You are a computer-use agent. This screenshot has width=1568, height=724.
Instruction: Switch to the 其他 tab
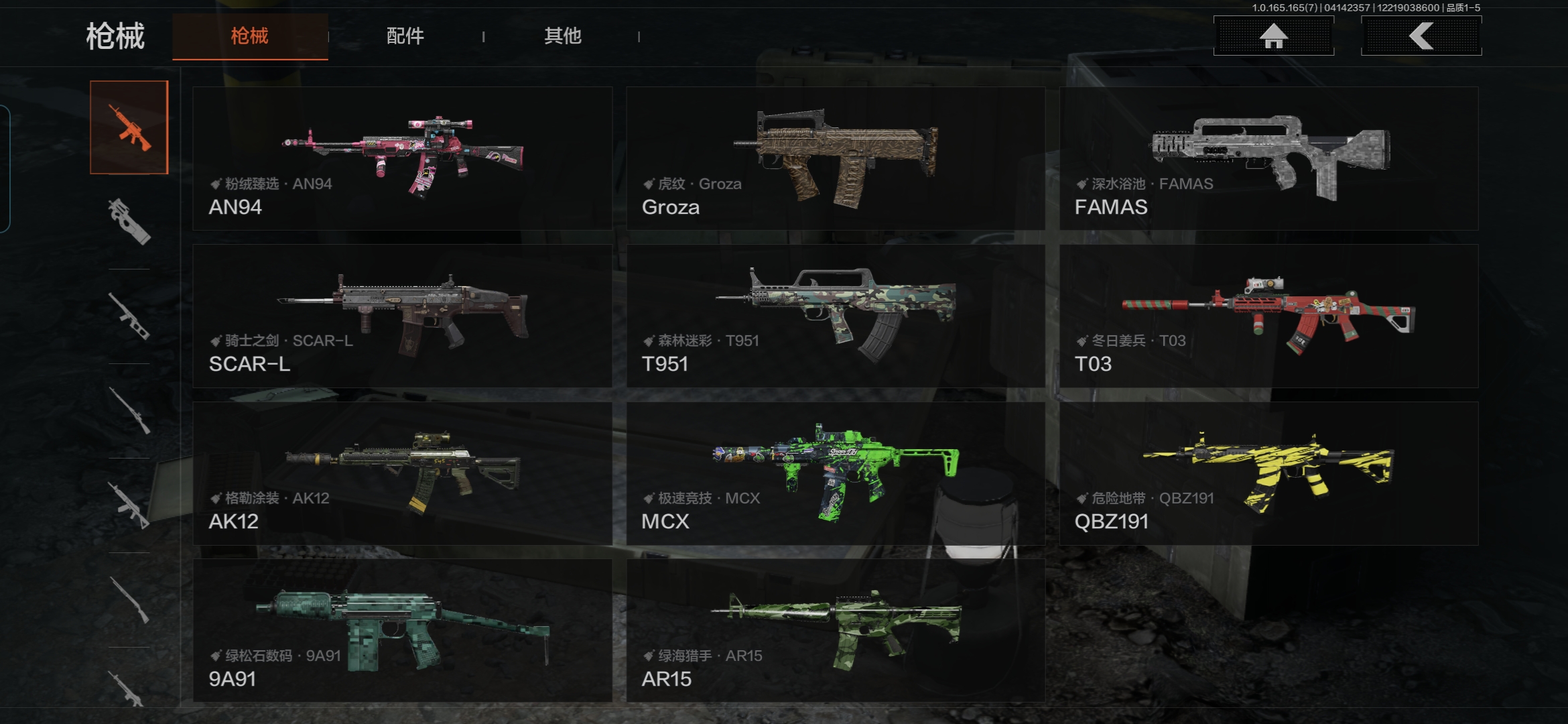pyautogui.click(x=562, y=36)
